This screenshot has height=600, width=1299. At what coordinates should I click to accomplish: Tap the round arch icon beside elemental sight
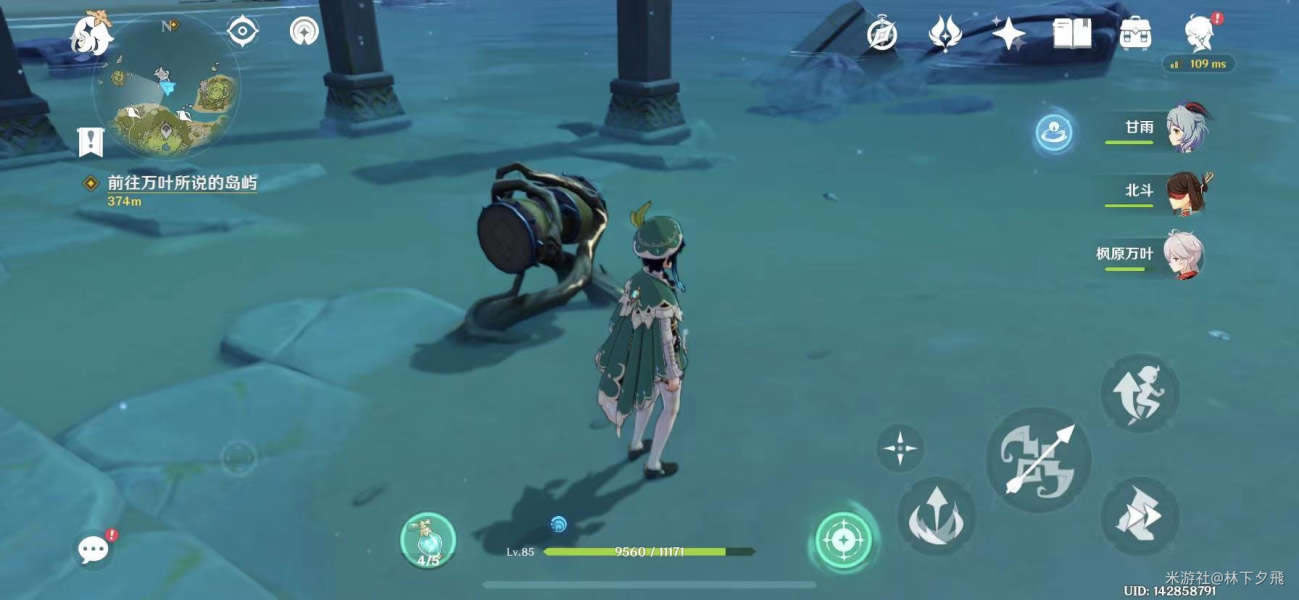(x=304, y=32)
